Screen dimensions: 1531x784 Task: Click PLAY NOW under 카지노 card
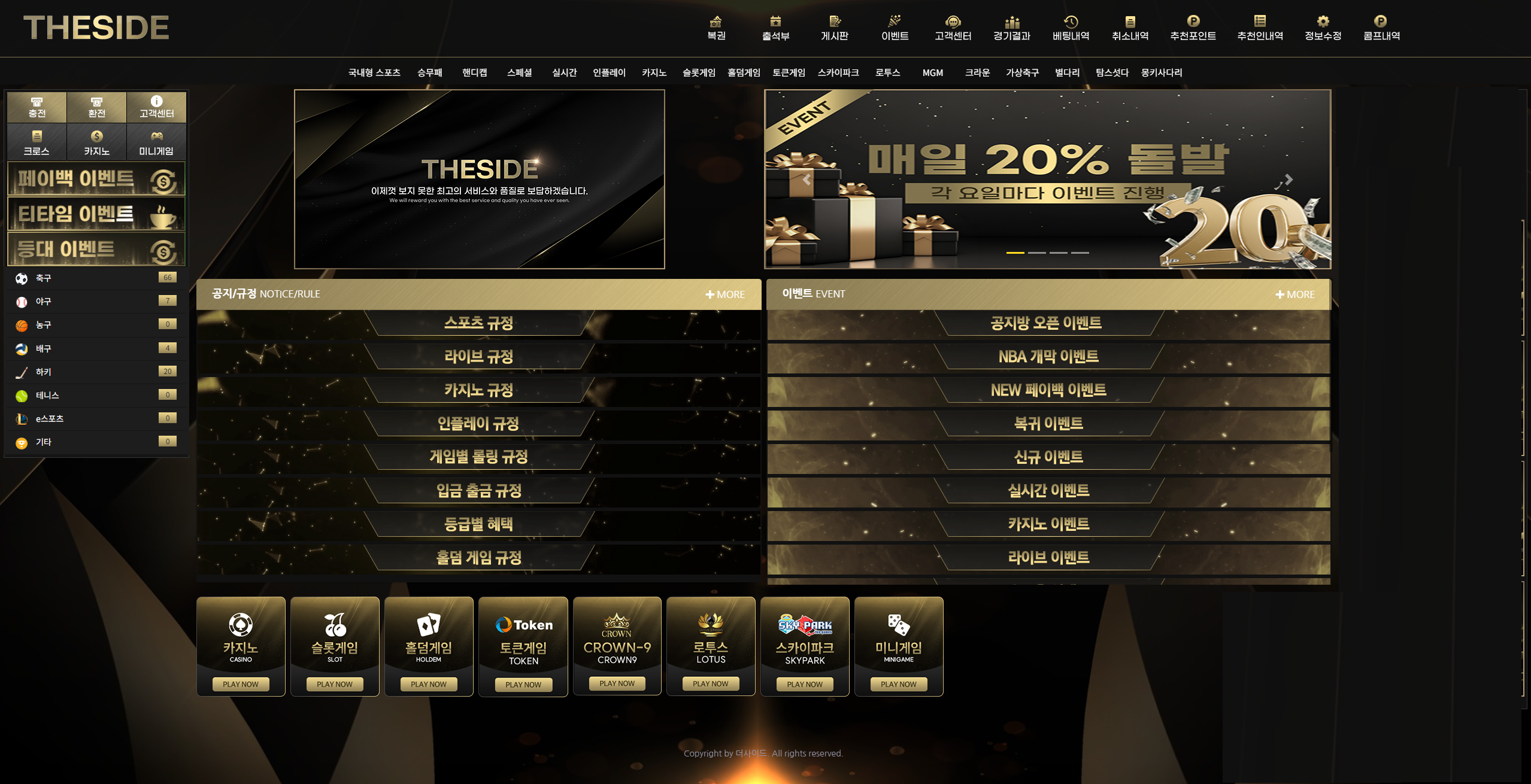coord(241,684)
